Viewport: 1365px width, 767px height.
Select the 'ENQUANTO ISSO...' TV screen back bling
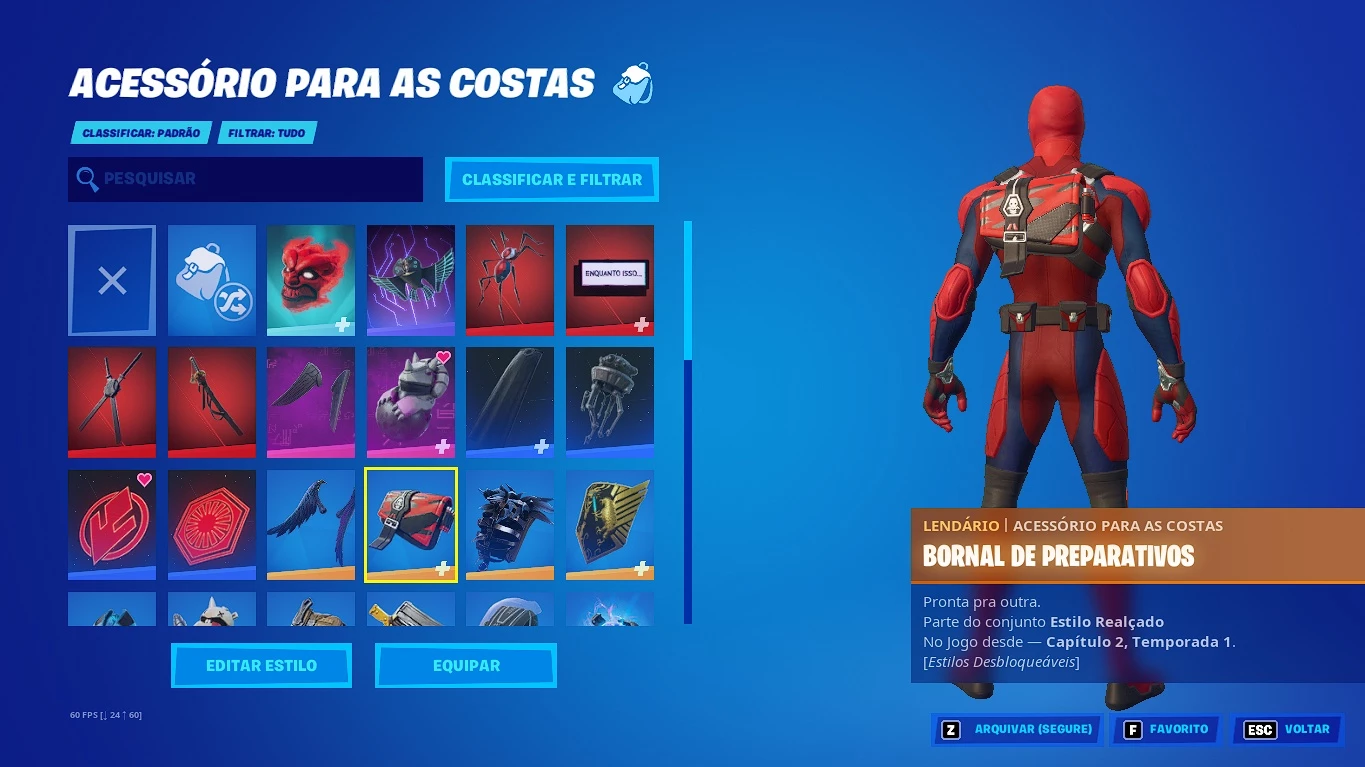click(610, 280)
